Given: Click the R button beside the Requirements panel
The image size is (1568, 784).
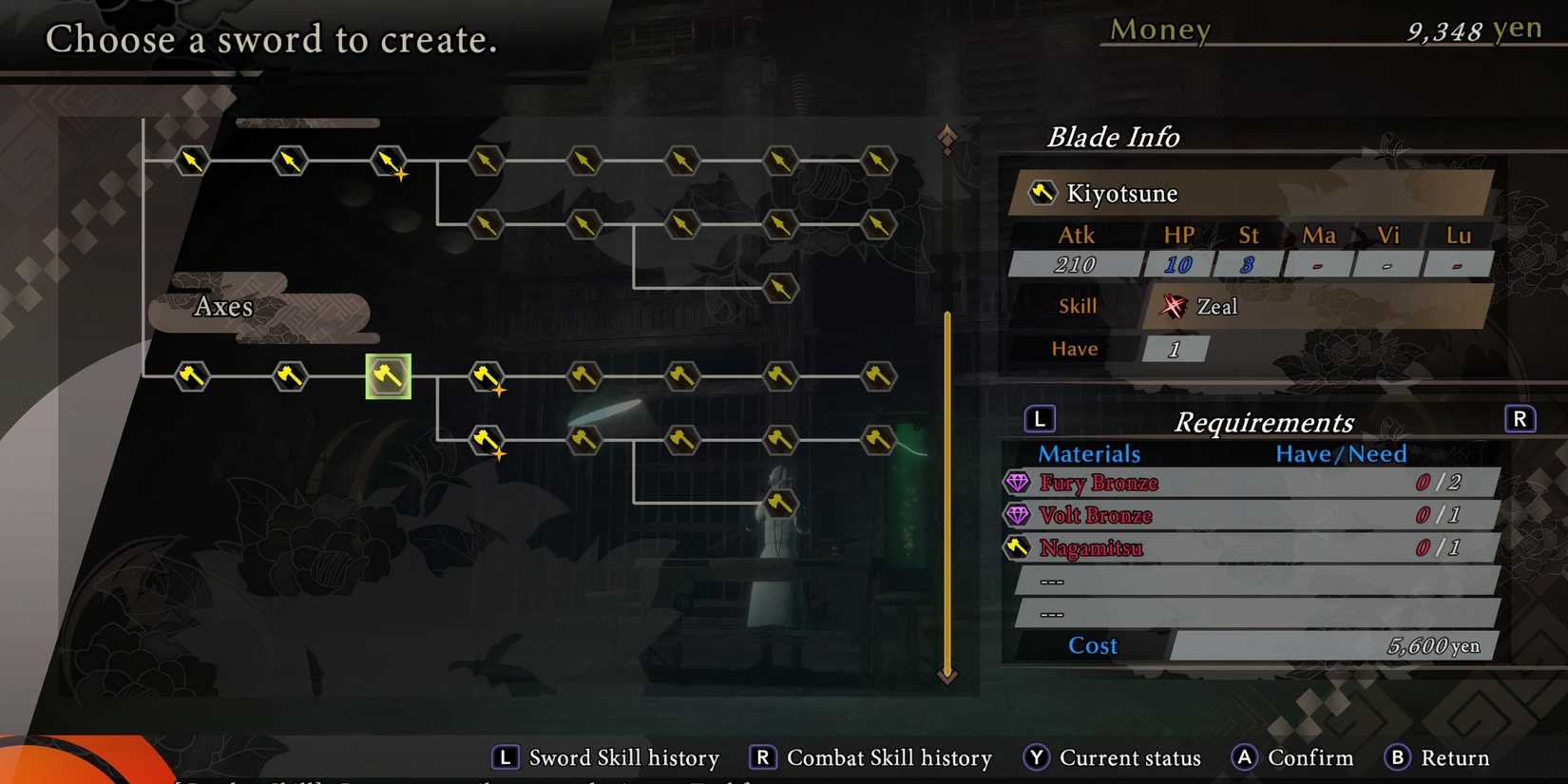Looking at the screenshot, I should coord(1520,418).
